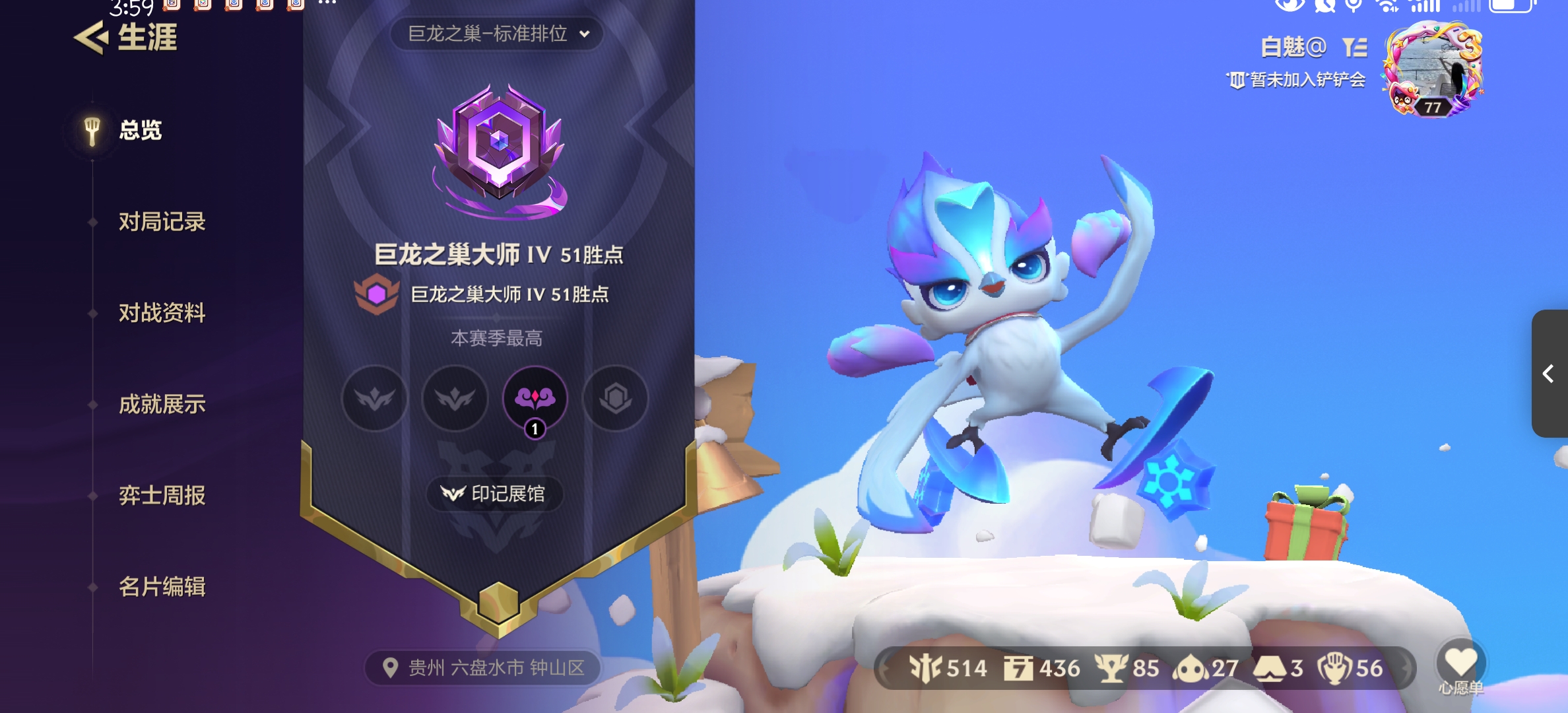Viewport: 1568px width, 713px height.
Task: Expand the 巨龙之巢-标准排位 mode dropdown
Action: (497, 34)
